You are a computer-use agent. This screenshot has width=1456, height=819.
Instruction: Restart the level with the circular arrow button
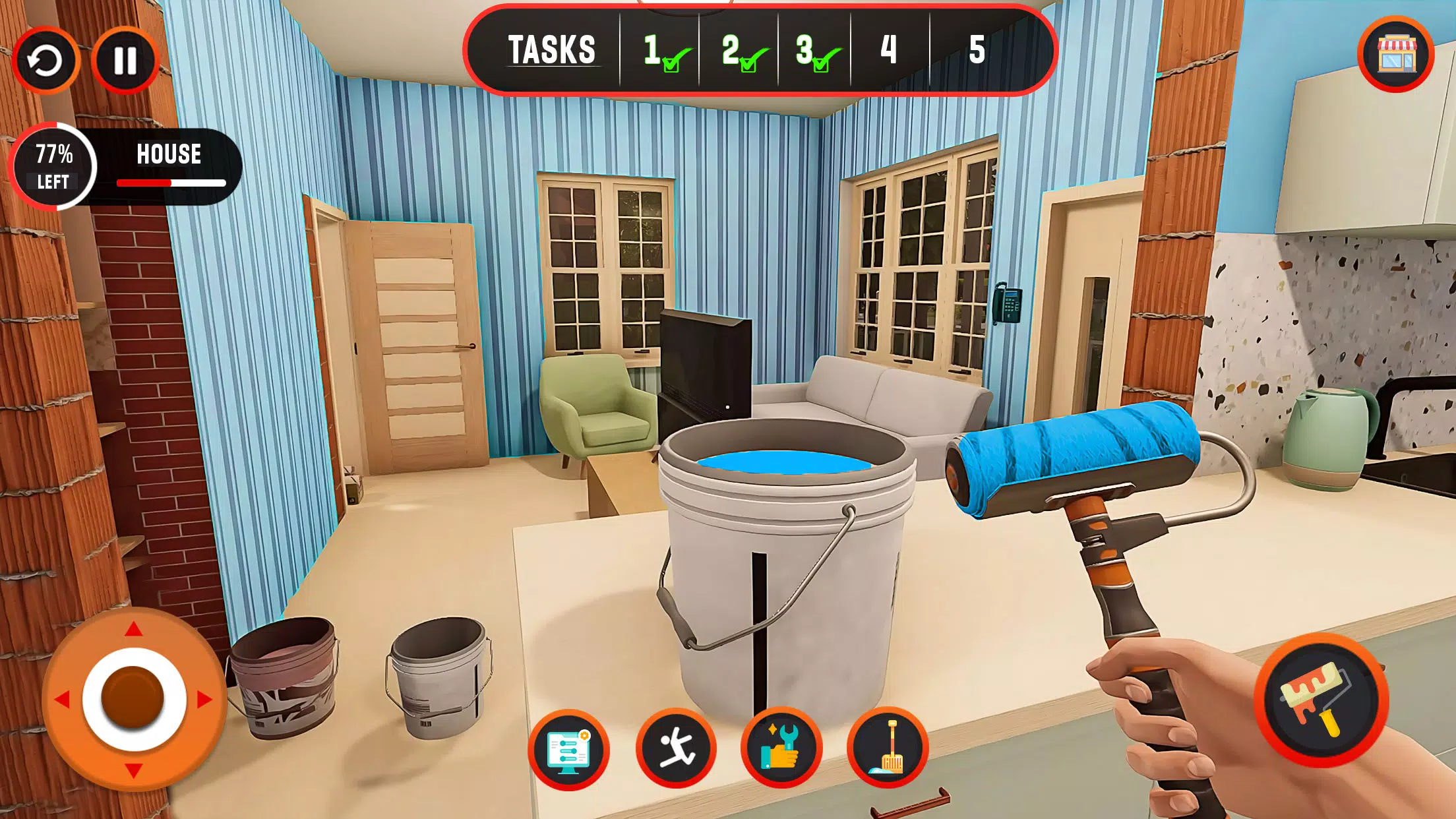tap(45, 61)
